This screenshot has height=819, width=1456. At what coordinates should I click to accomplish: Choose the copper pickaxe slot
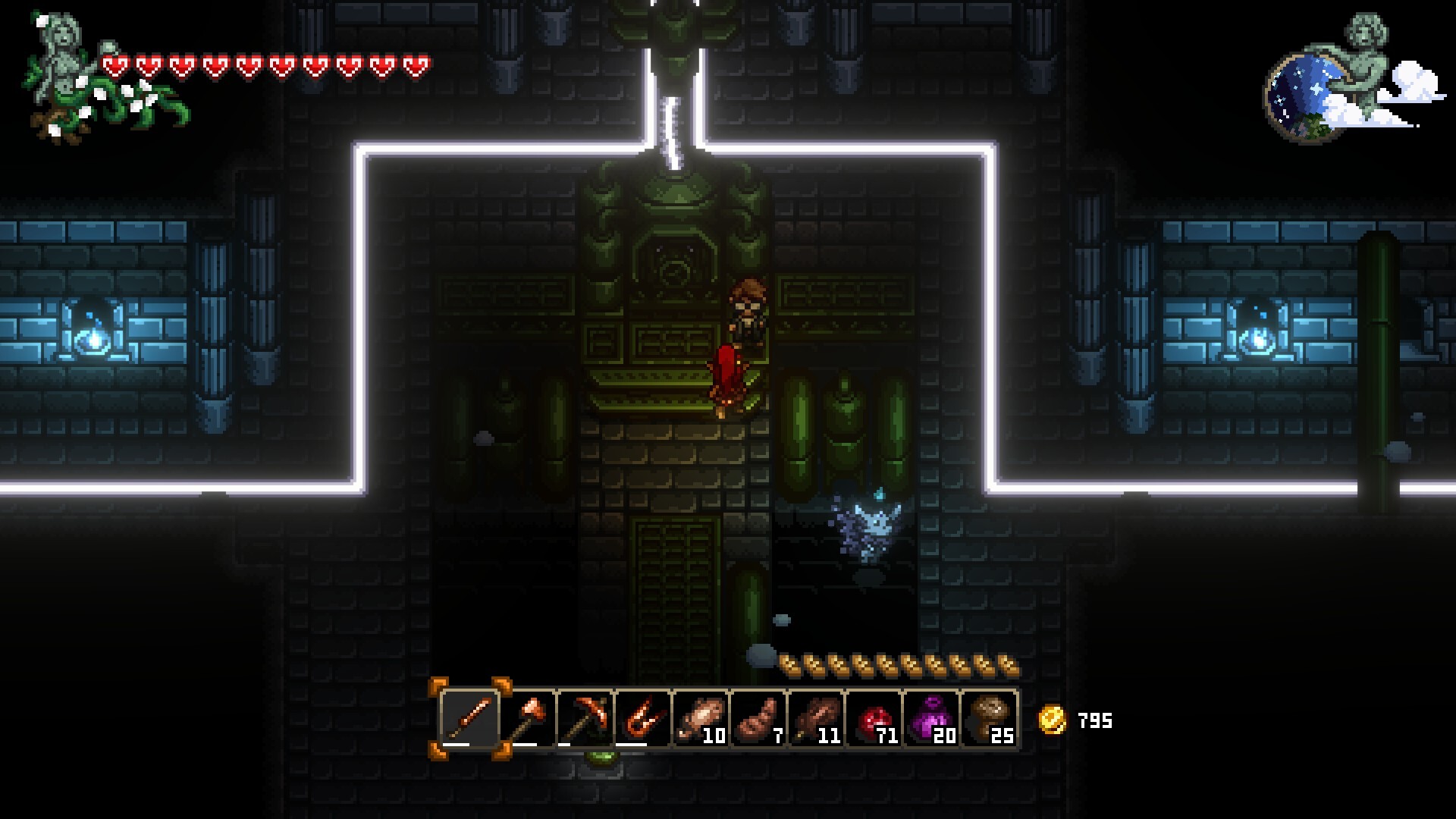tap(585, 717)
